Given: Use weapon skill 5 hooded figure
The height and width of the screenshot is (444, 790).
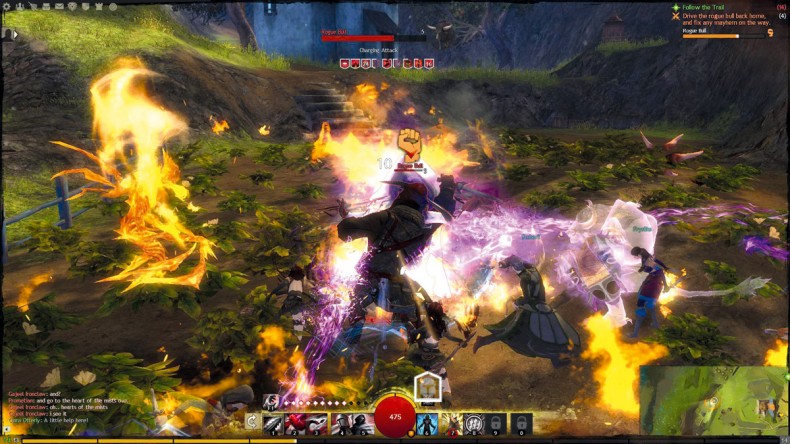Looking at the screenshot, I should click(x=363, y=423).
